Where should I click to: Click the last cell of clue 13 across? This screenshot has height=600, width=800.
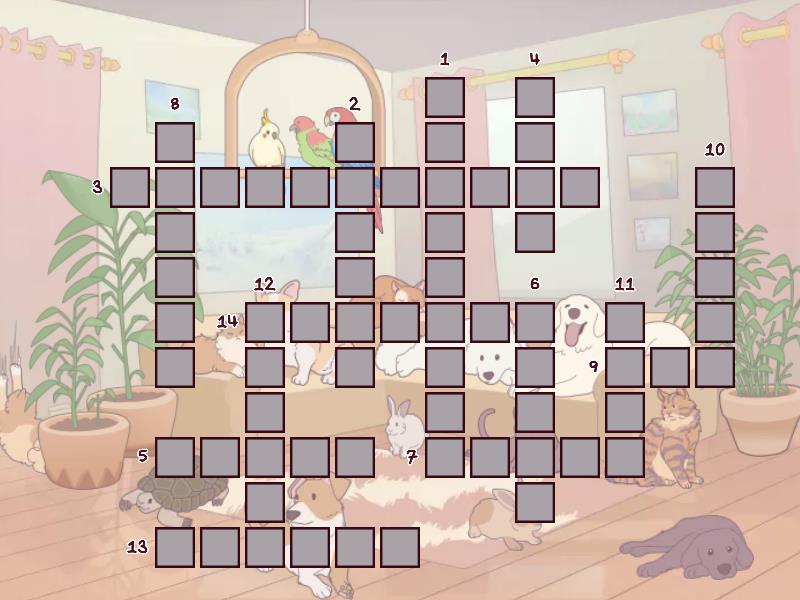pyautogui.click(x=400, y=547)
